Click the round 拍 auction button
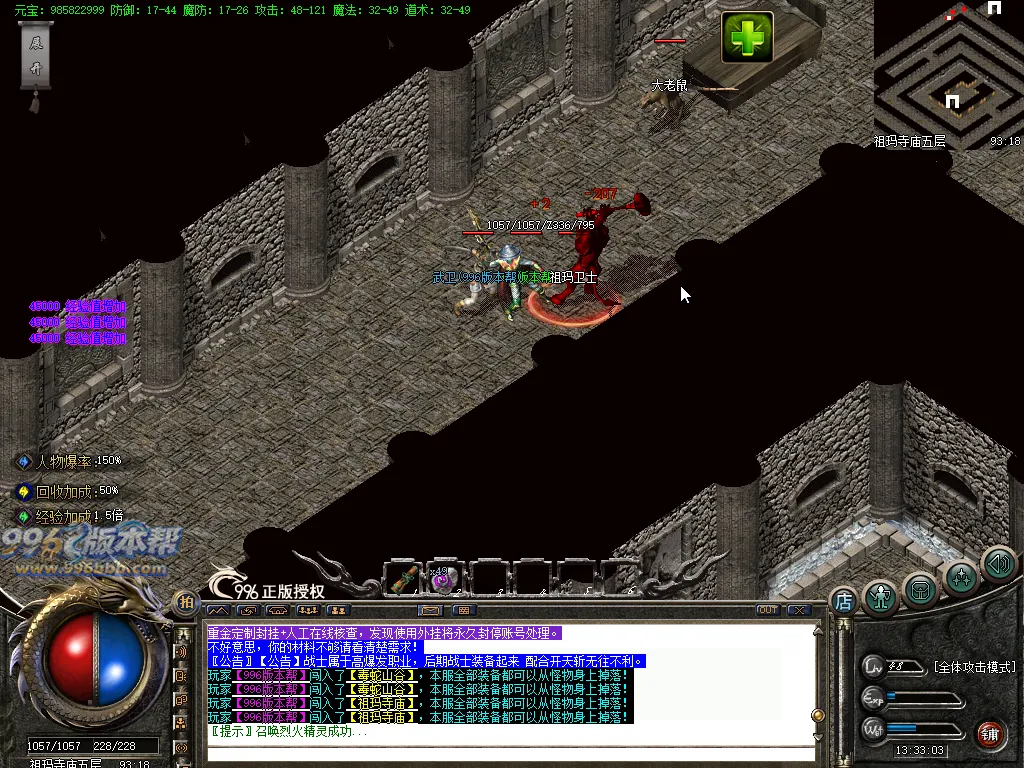 pyautogui.click(x=185, y=602)
